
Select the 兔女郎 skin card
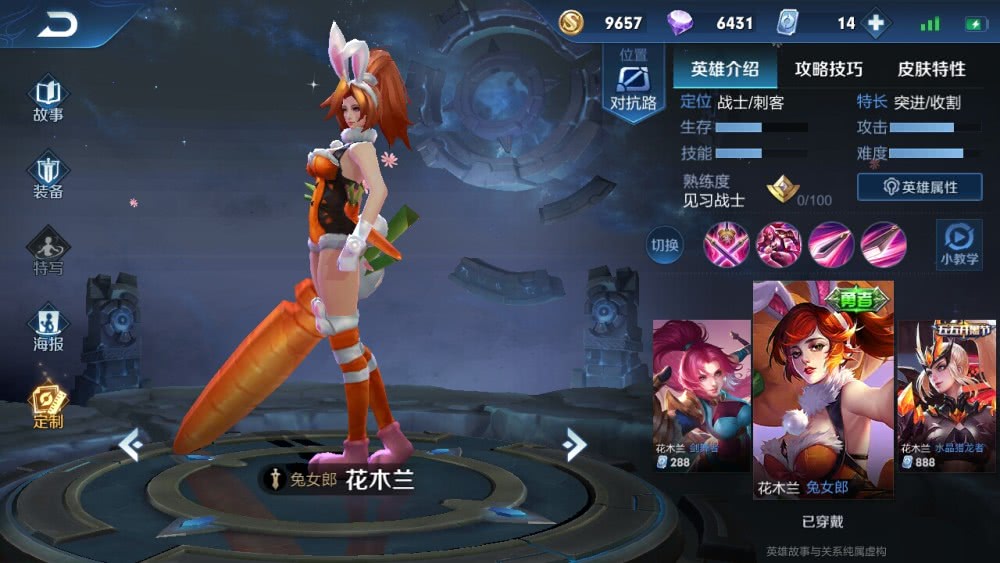pos(823,388)
